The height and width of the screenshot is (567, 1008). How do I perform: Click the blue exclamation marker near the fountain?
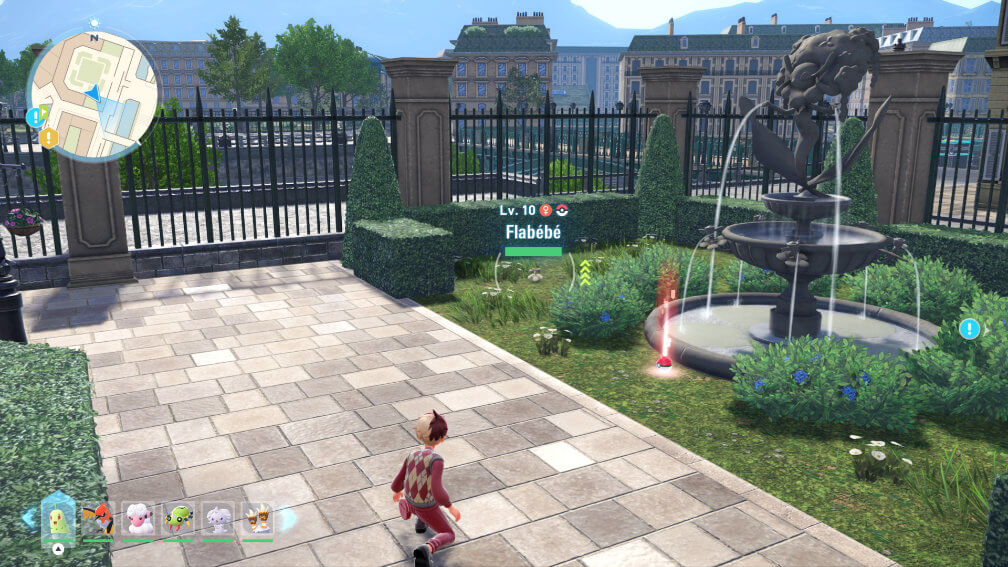968,328
